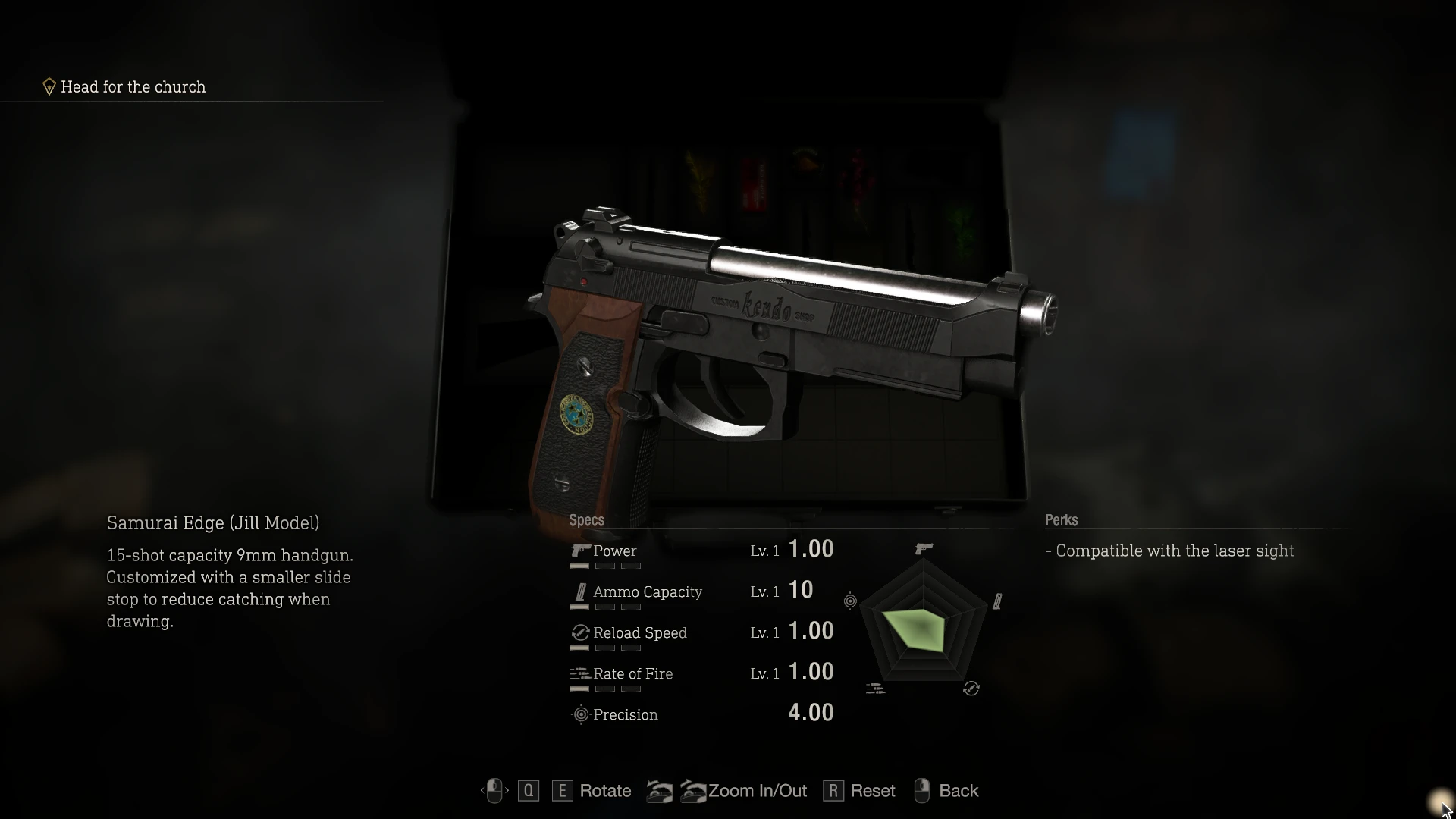Viewport: 1456px width, 819px height.
Task: Select the Head for the church objective
Action: (x=133, y=87)
